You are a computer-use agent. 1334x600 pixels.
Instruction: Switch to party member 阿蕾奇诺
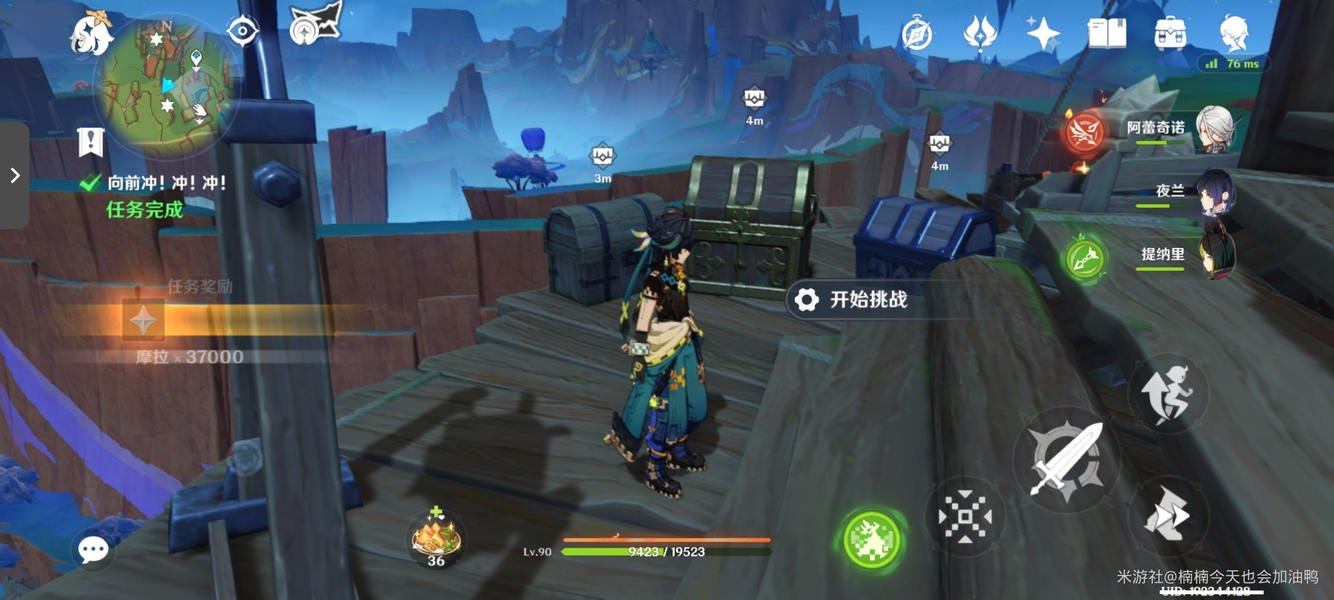pos(1214,129)
